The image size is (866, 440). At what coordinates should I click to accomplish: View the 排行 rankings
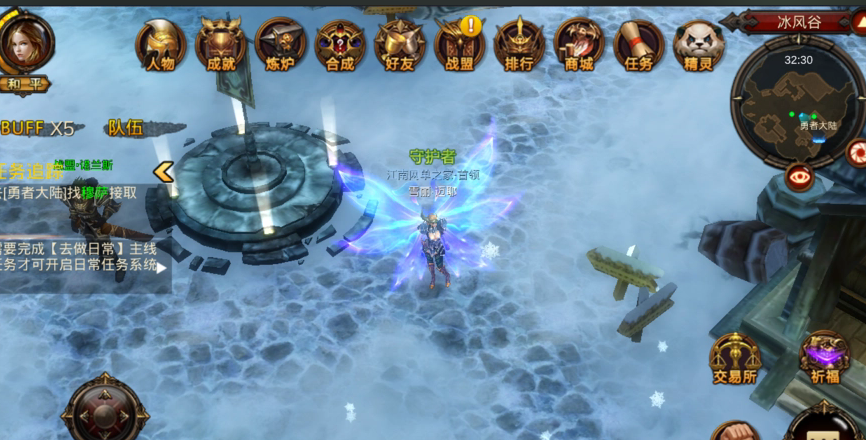(x=519, y=45)
